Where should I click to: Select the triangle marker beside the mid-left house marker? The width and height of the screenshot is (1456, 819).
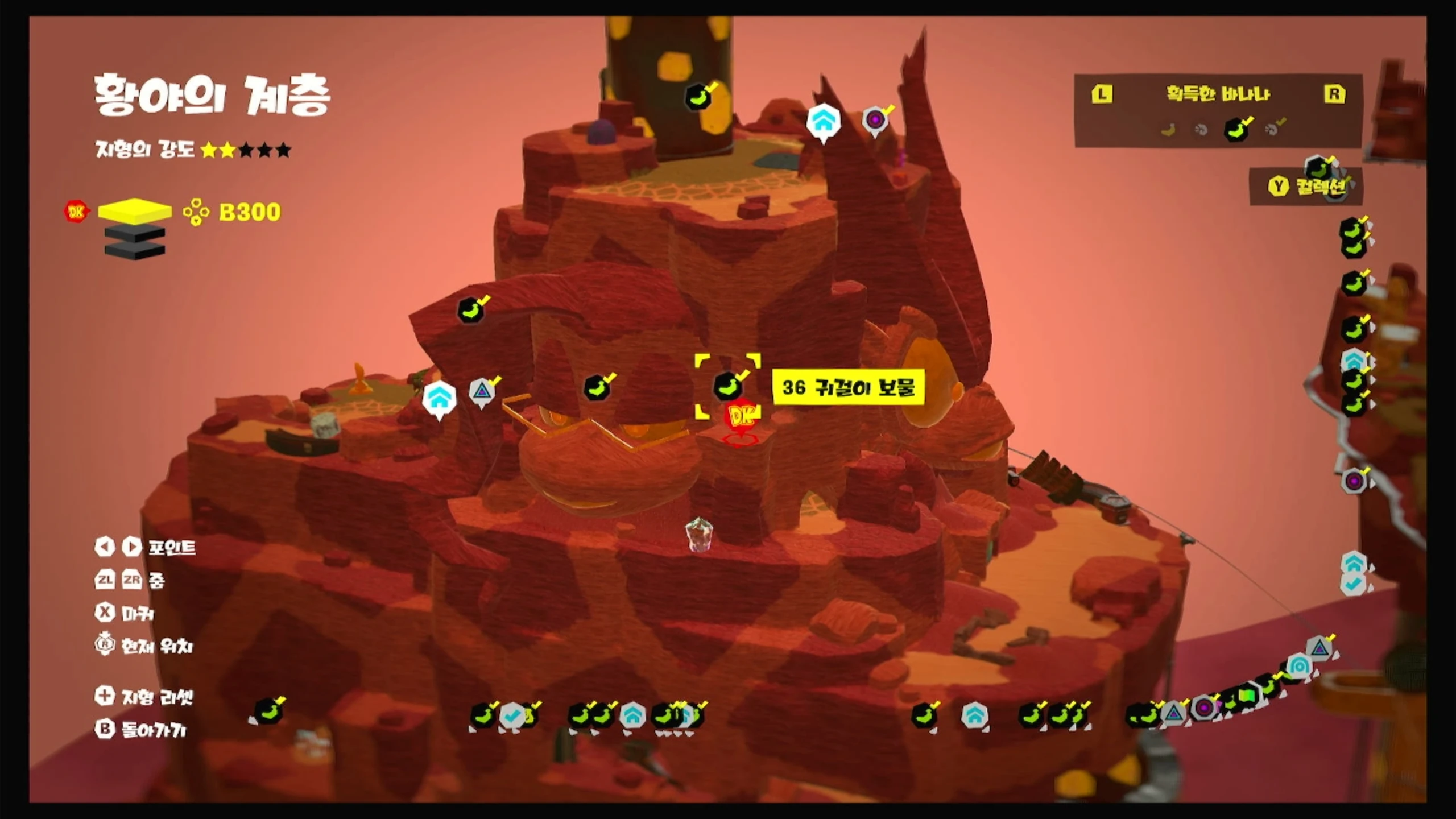(482, 391)
